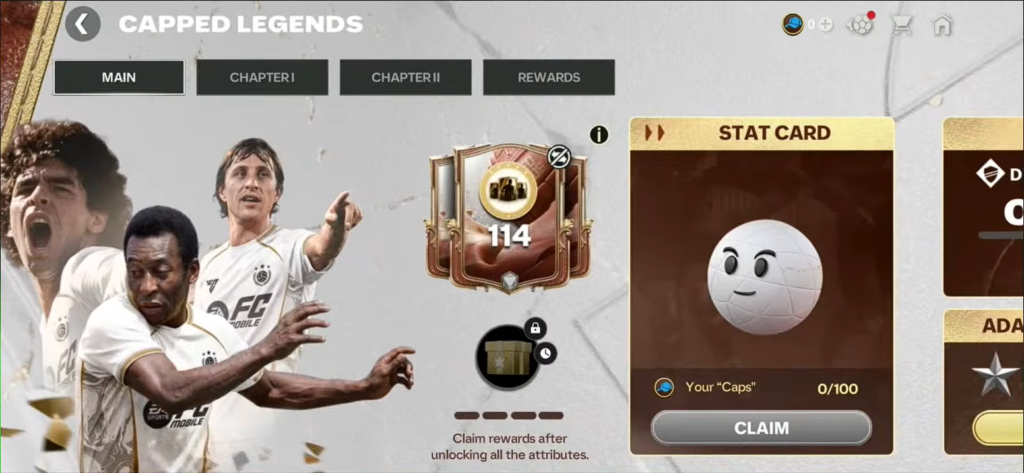Add more Caps with the plus button

[x=826, y=24]
